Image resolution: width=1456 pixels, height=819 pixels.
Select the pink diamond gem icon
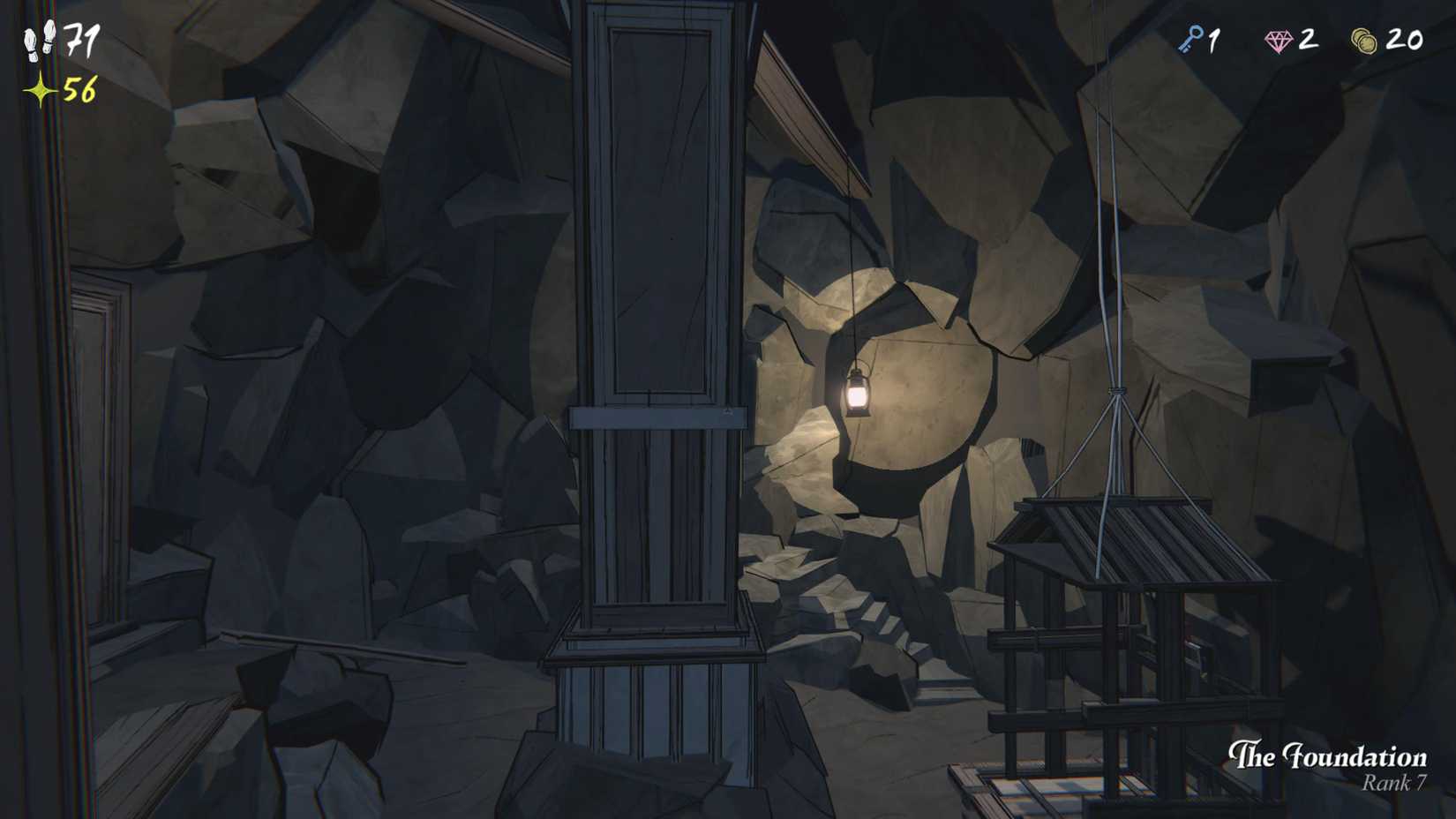coord(1278,39)
